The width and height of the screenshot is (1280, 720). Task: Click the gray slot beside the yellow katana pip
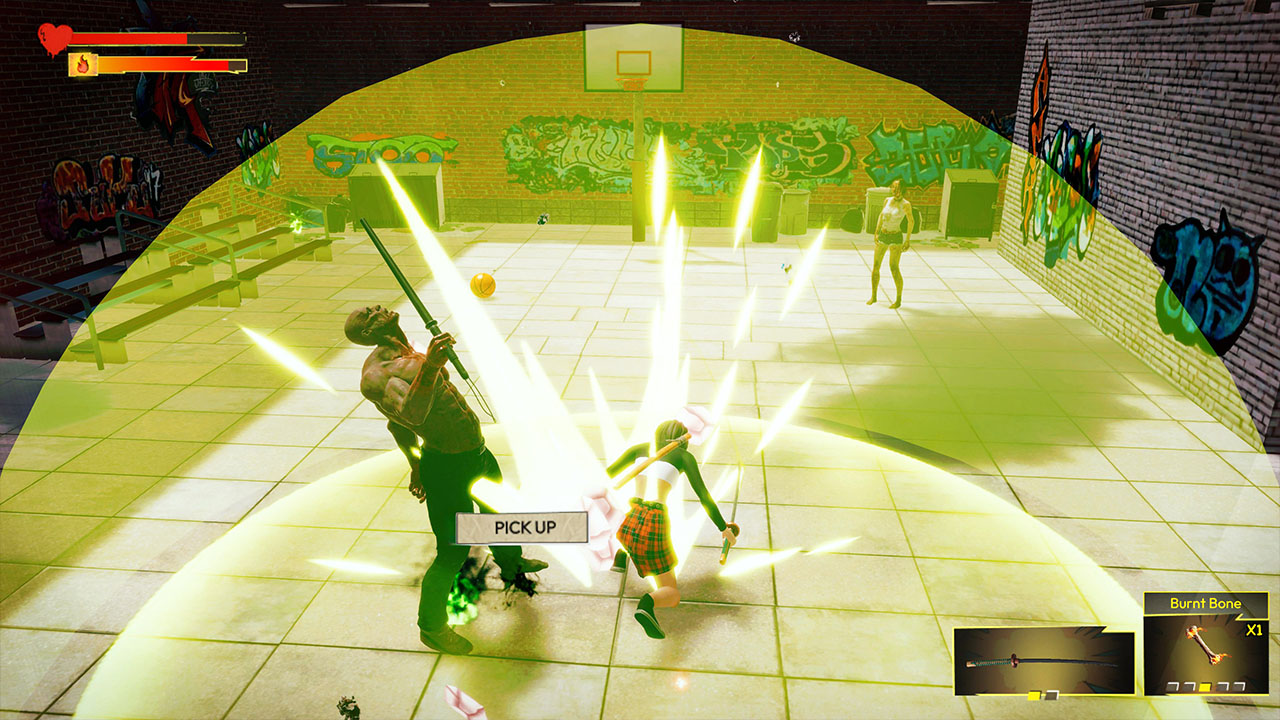pos(1051,694)
